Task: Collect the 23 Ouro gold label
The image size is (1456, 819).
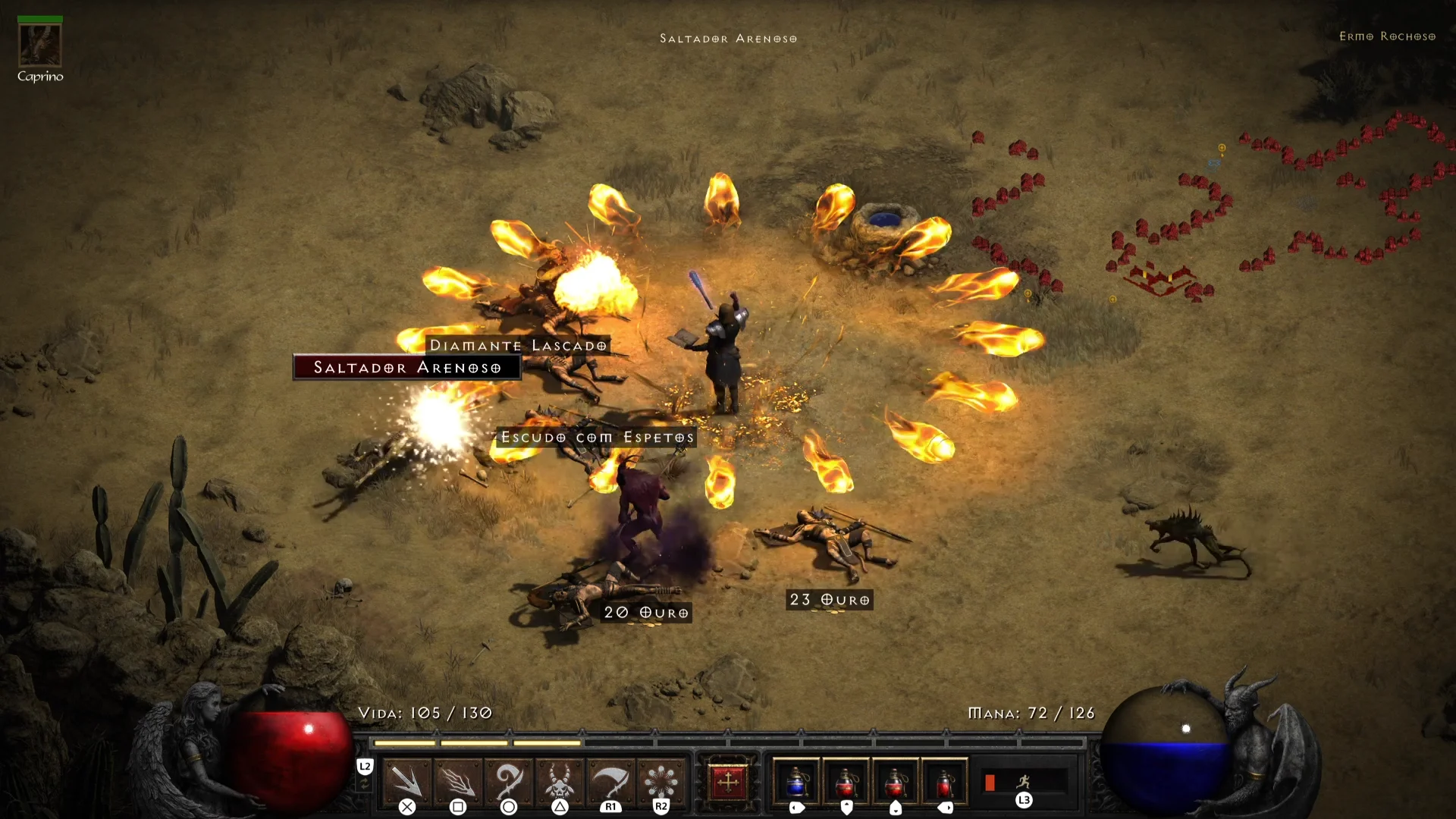Action: click(830, 600)
